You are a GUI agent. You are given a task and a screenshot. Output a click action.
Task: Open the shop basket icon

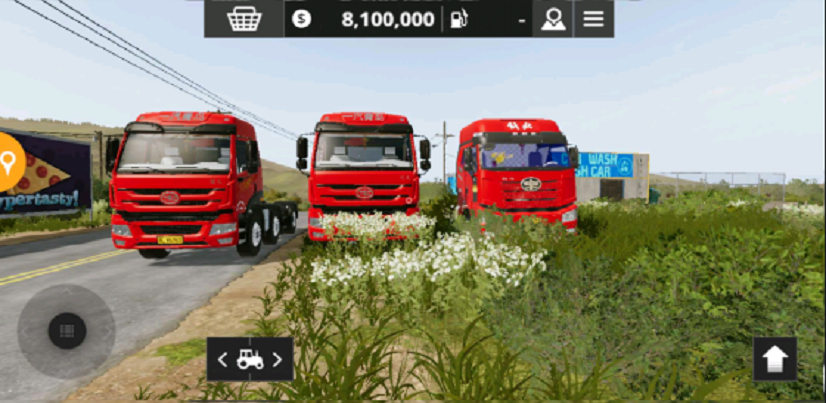pyautogui.click(x=244, y=19)
